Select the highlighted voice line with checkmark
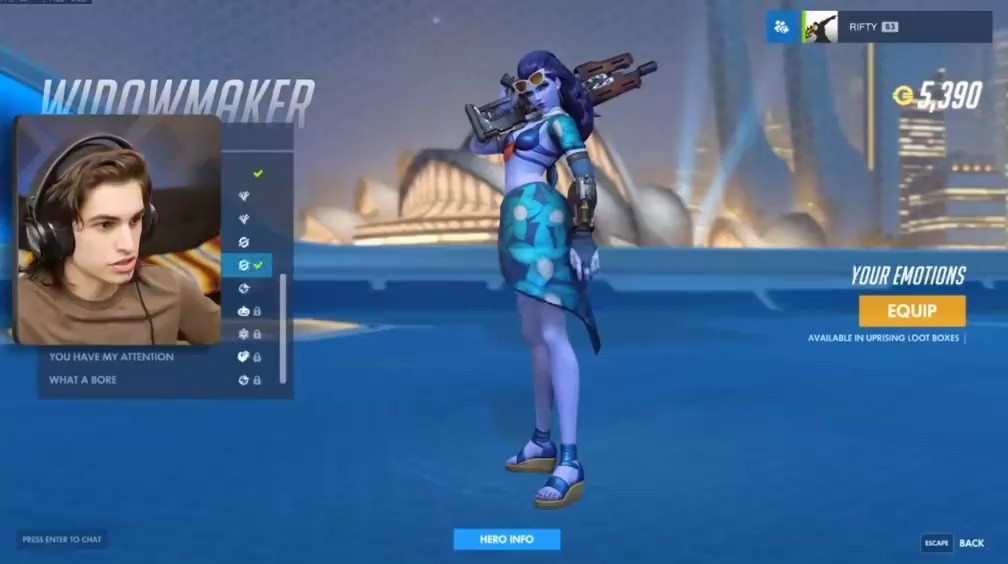This screenshot has height=564, width=1008. coord(247,265)
